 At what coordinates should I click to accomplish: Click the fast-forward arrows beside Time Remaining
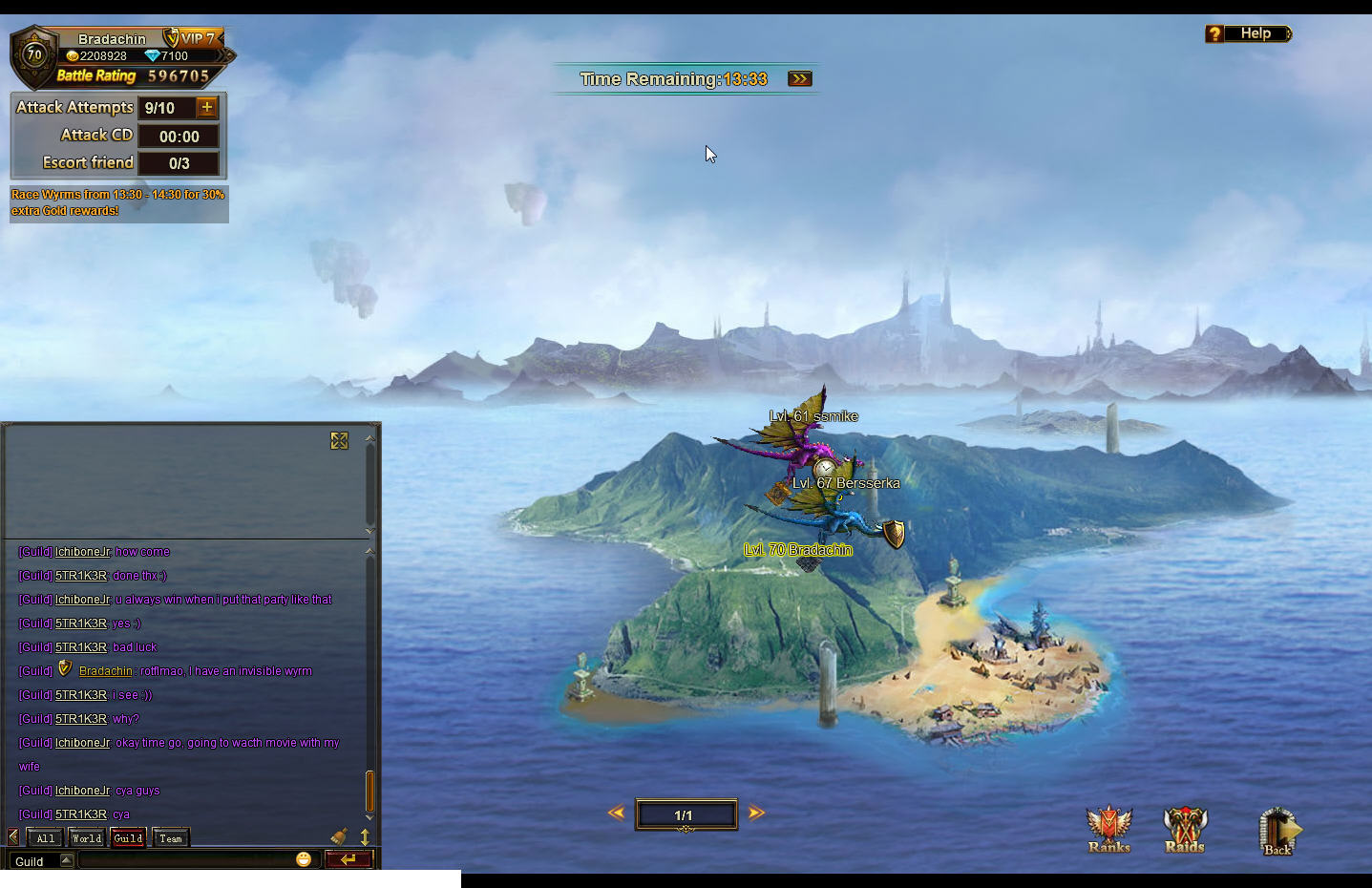pos(799,79)
